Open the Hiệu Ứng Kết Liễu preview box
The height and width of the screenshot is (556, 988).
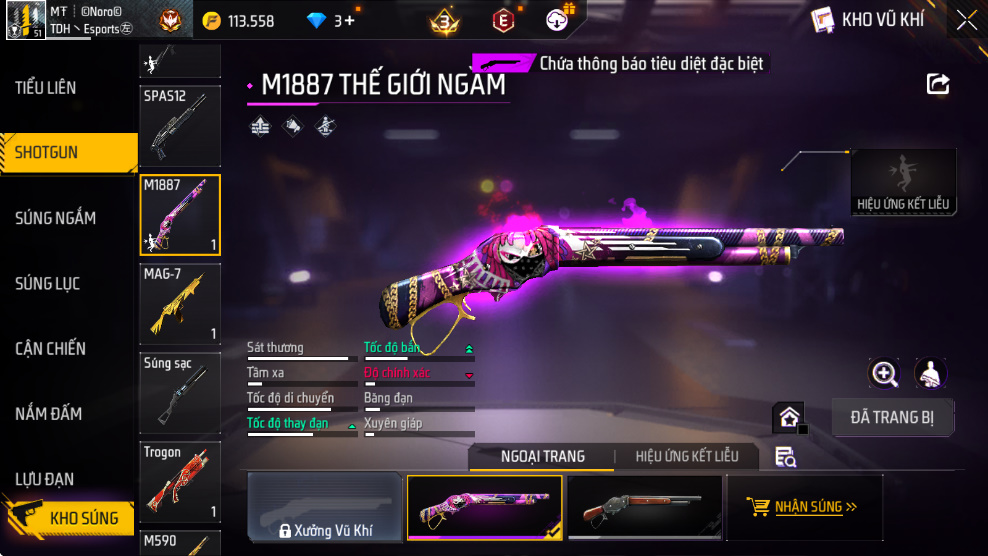[x=903, y=181]
